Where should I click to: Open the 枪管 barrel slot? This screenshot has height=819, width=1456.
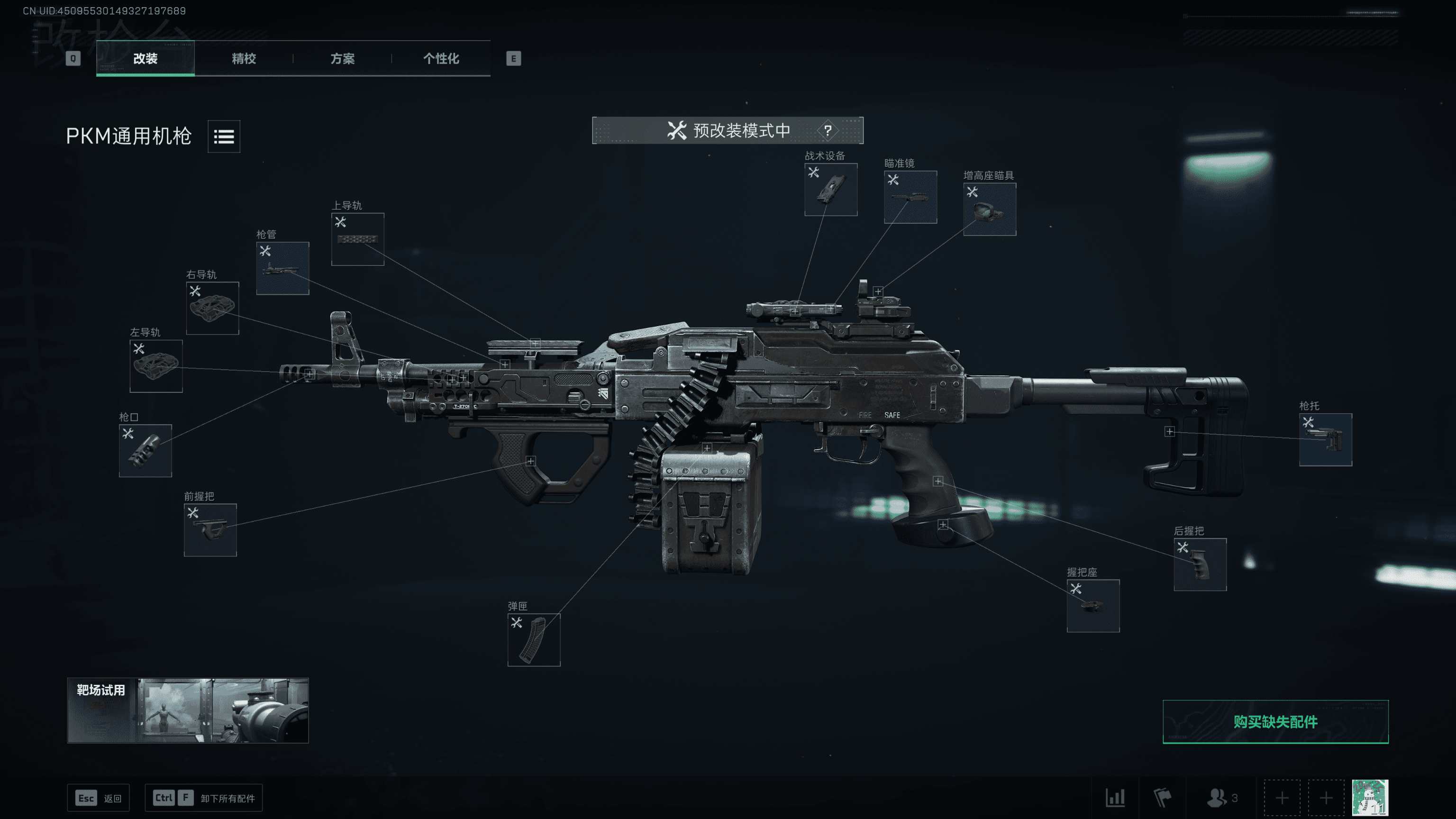pos(282,268)
